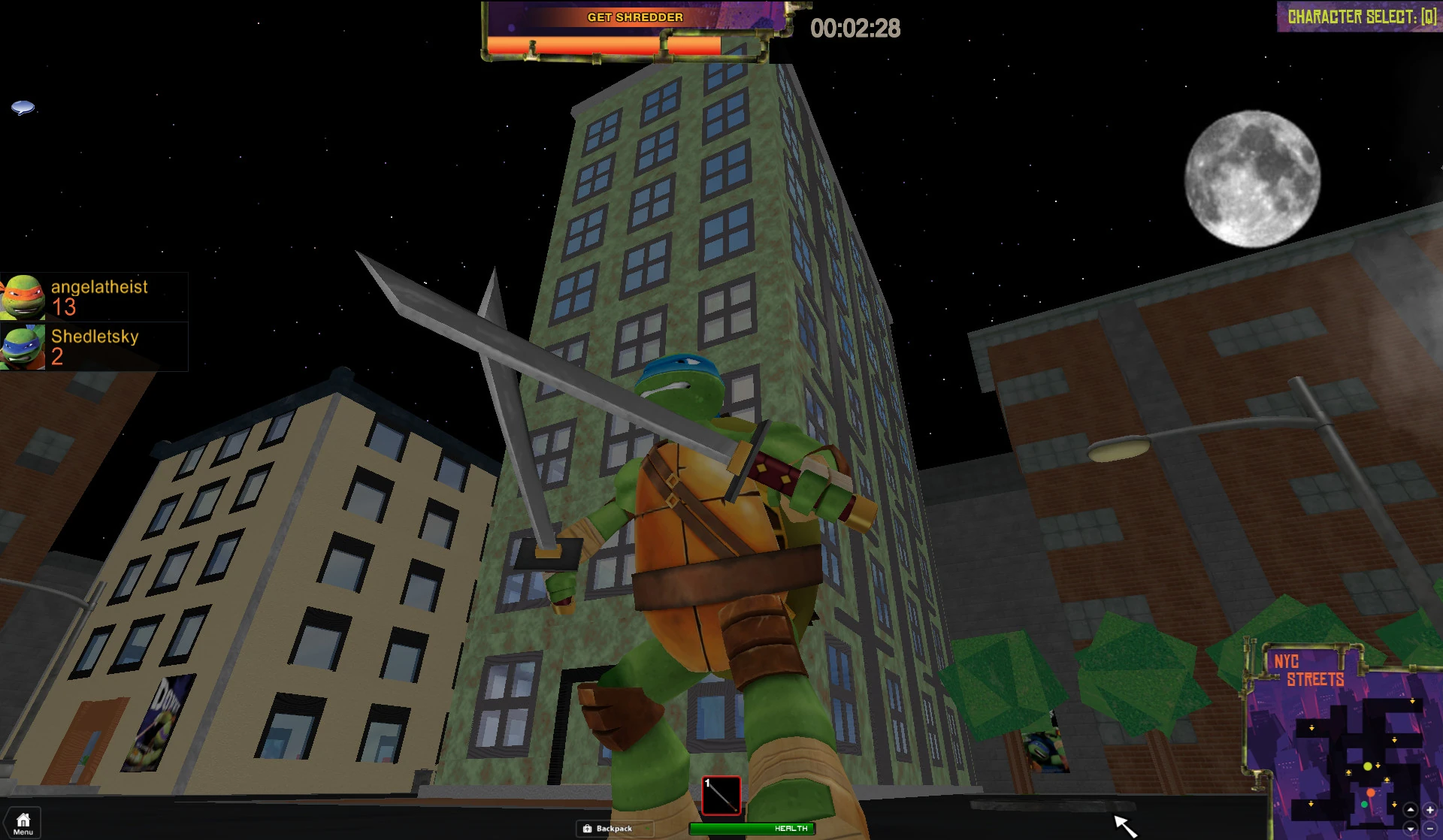This screenshot has width=1443, height=840.
Task: Click the GET SHREDDER mission banner
Action: pyautogui.click(x=636, y=16)
